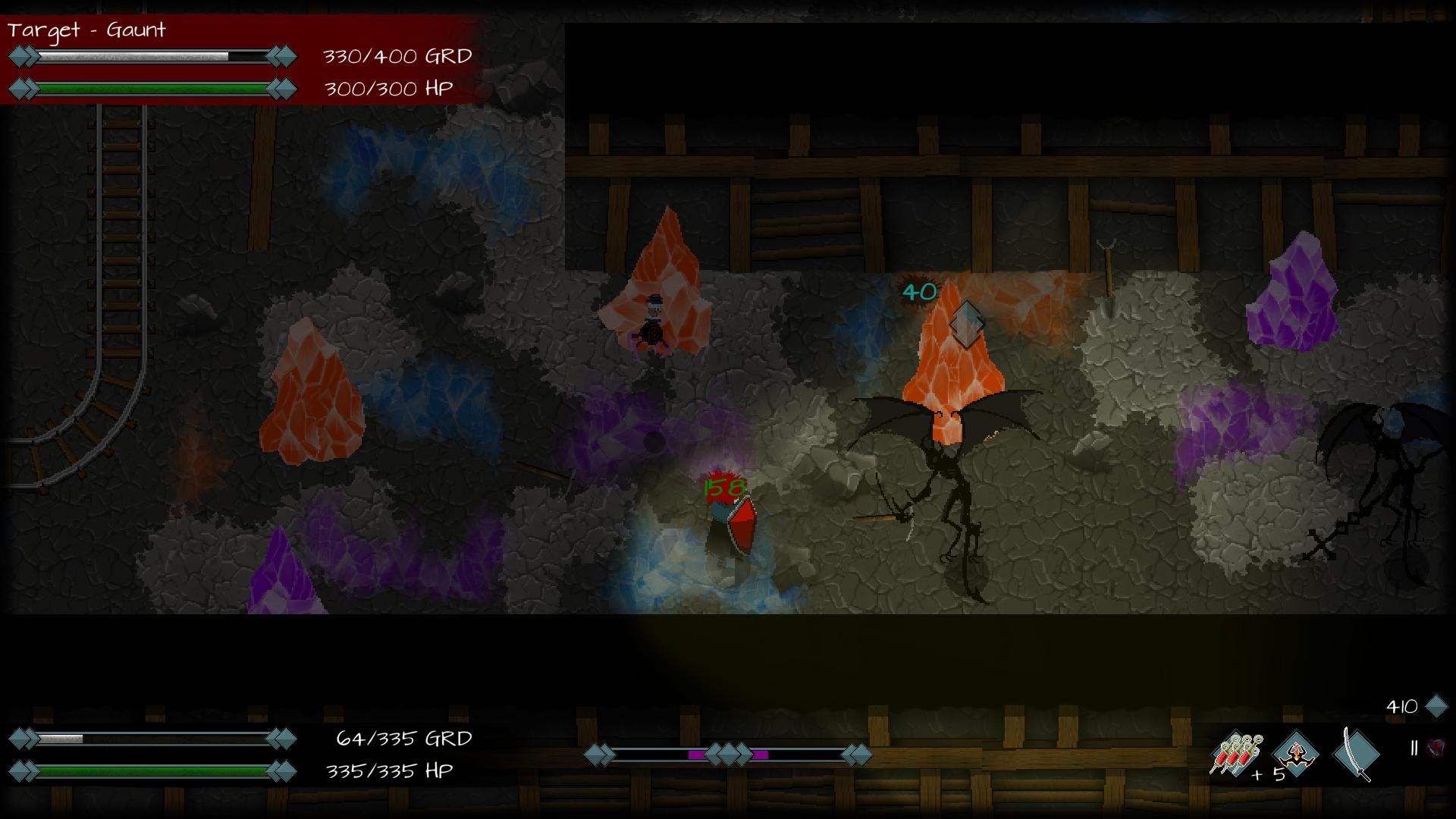1456x819 pixels.
Task: Toggle the left diamond arrow on Gaunt's guard bar
Action: point(23,55)
